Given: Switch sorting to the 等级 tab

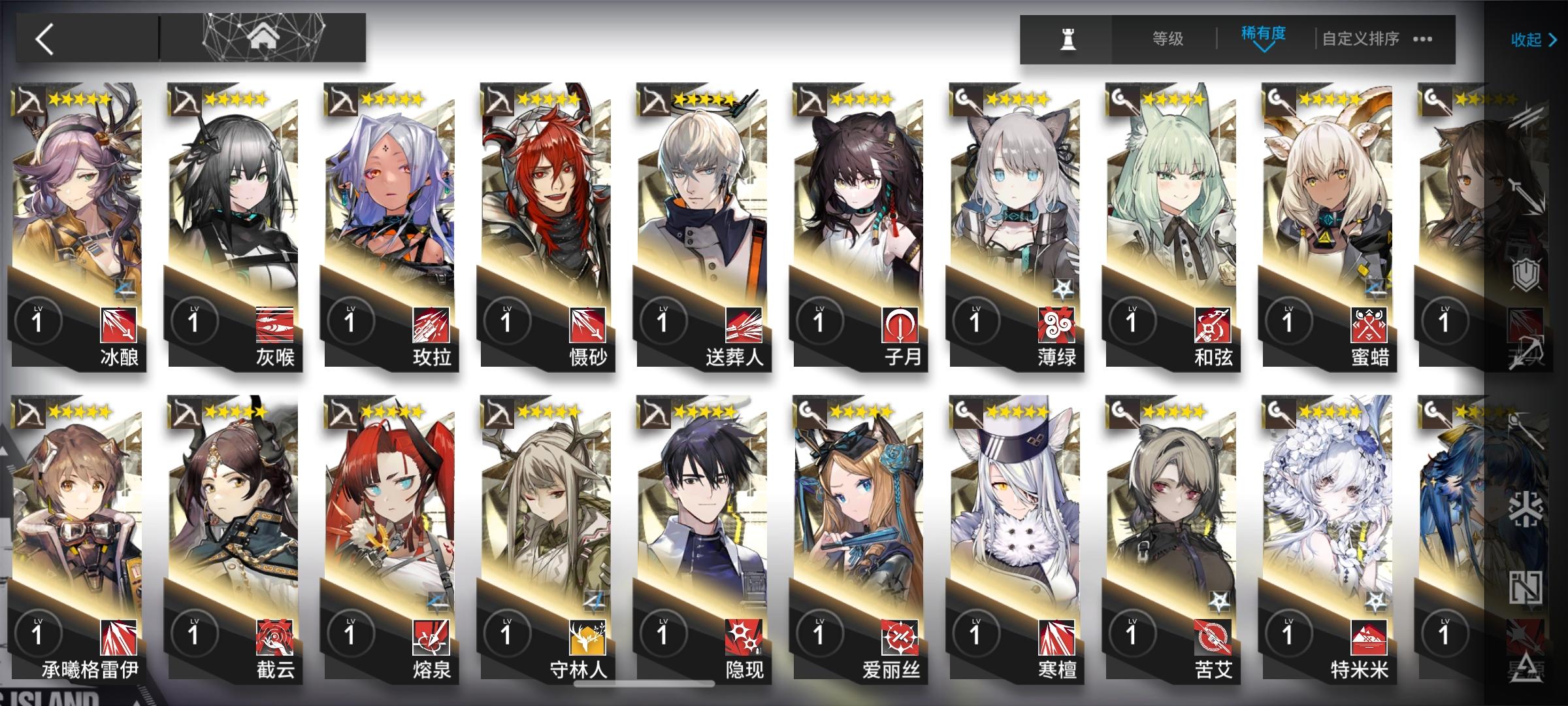Looking at the screenshot, I should [1169, 39].
